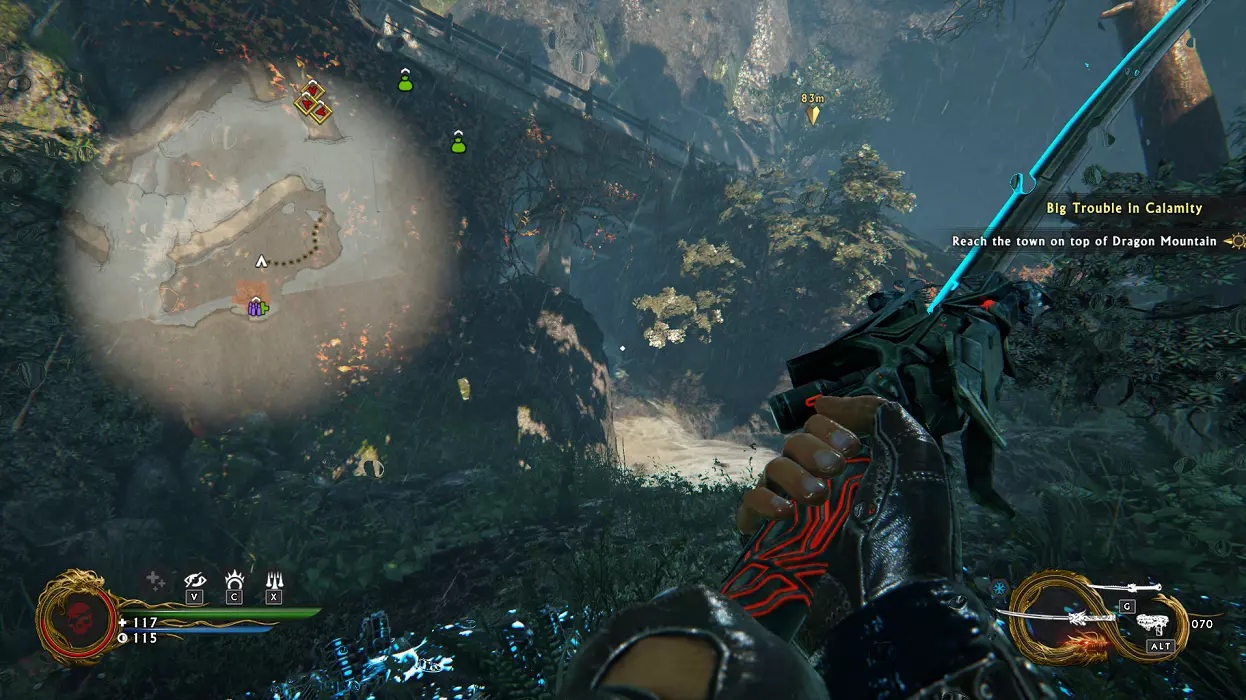The image size is (1246, 700).
Task: Click the cluster of red diamond map markers
Action: click(314, 101)
